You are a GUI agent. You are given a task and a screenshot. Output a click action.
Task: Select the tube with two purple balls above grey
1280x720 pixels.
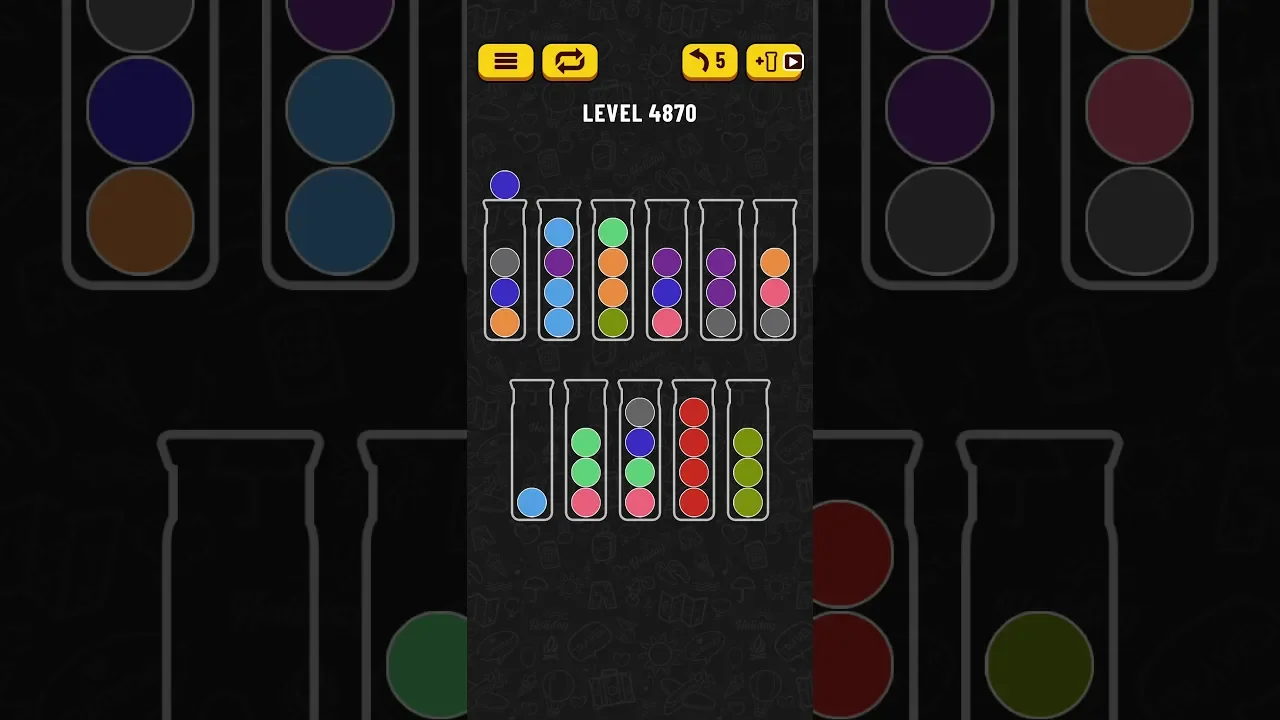721,272
